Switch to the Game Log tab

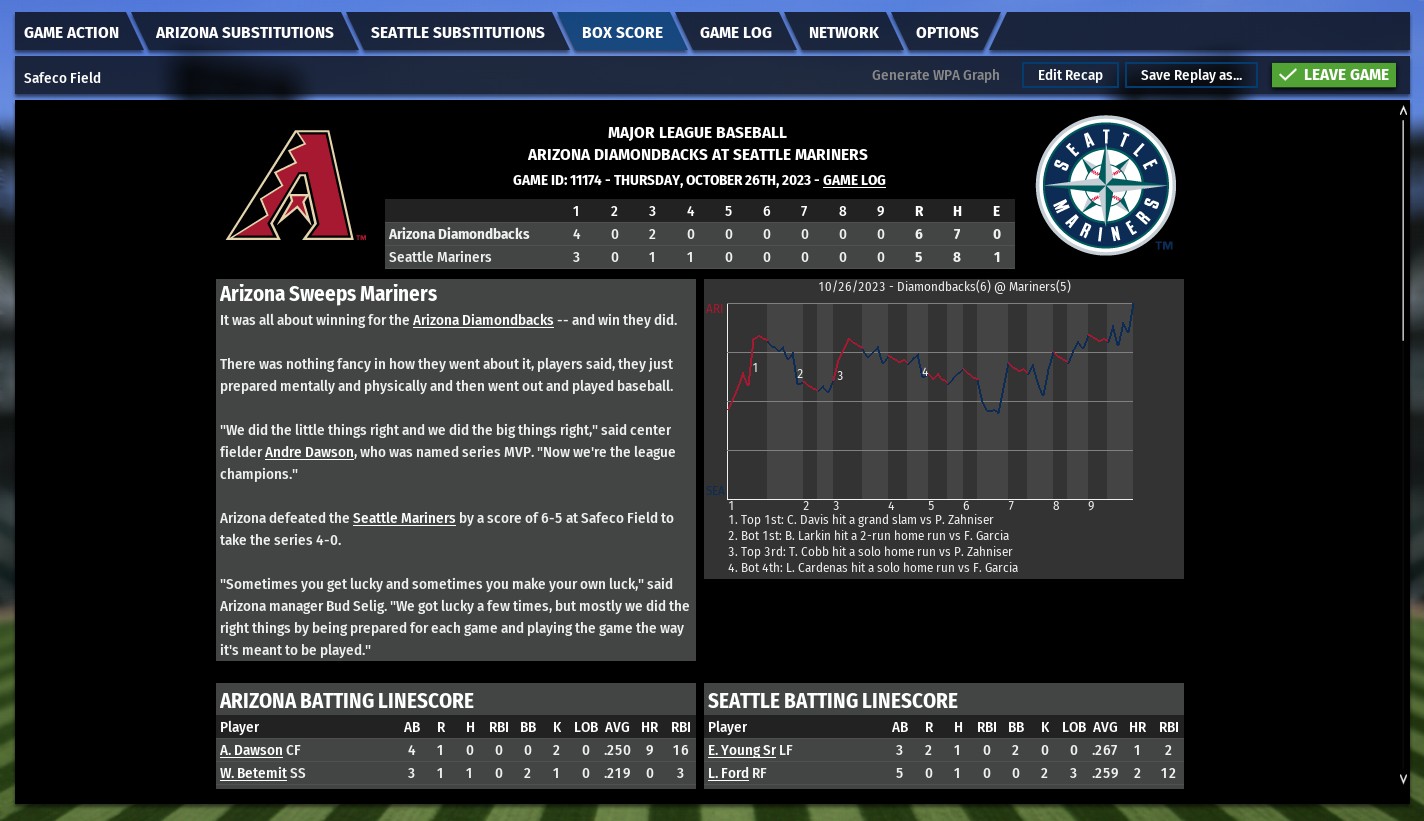[735, 32]
